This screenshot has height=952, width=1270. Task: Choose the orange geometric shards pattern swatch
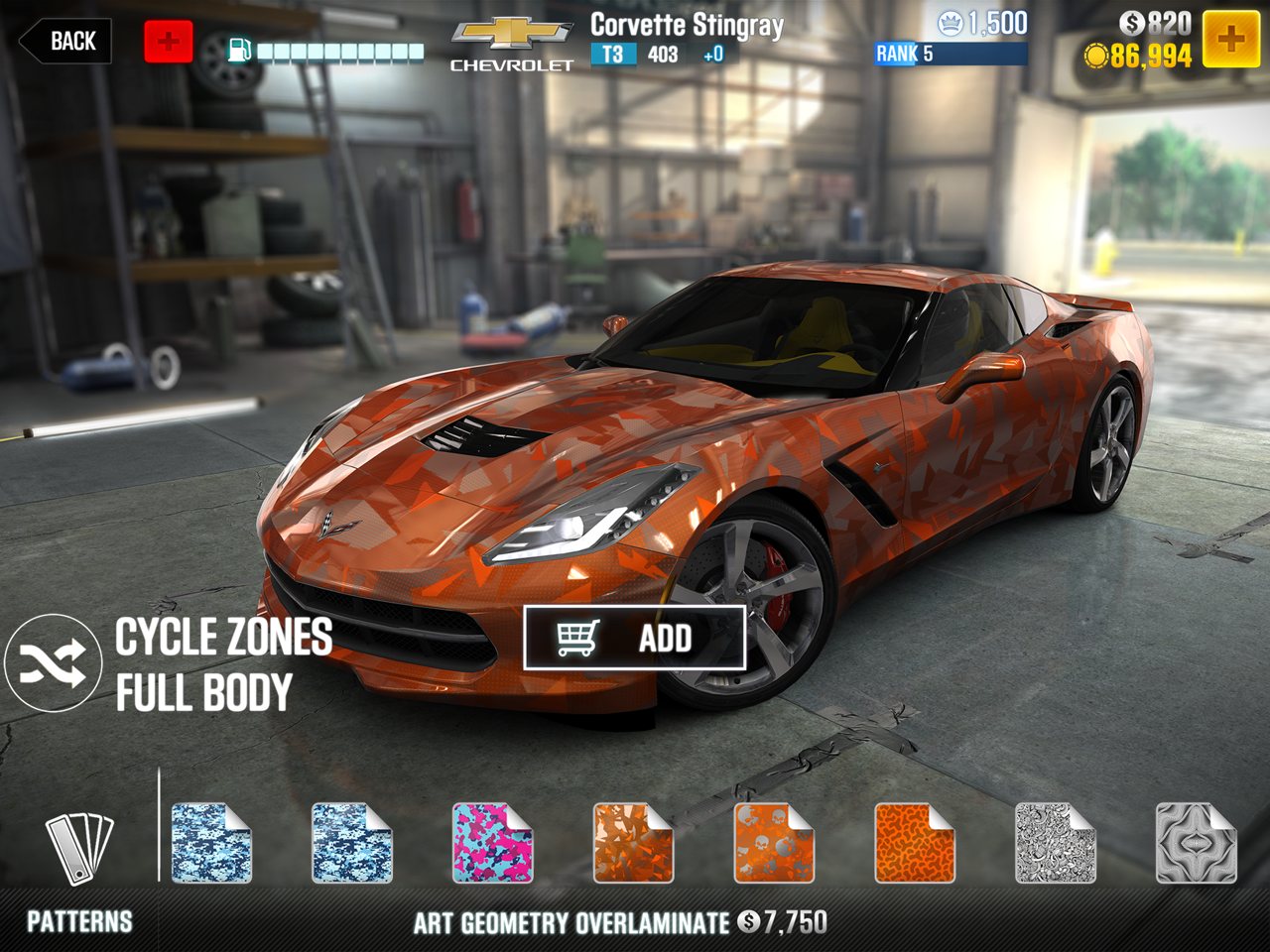633,843
